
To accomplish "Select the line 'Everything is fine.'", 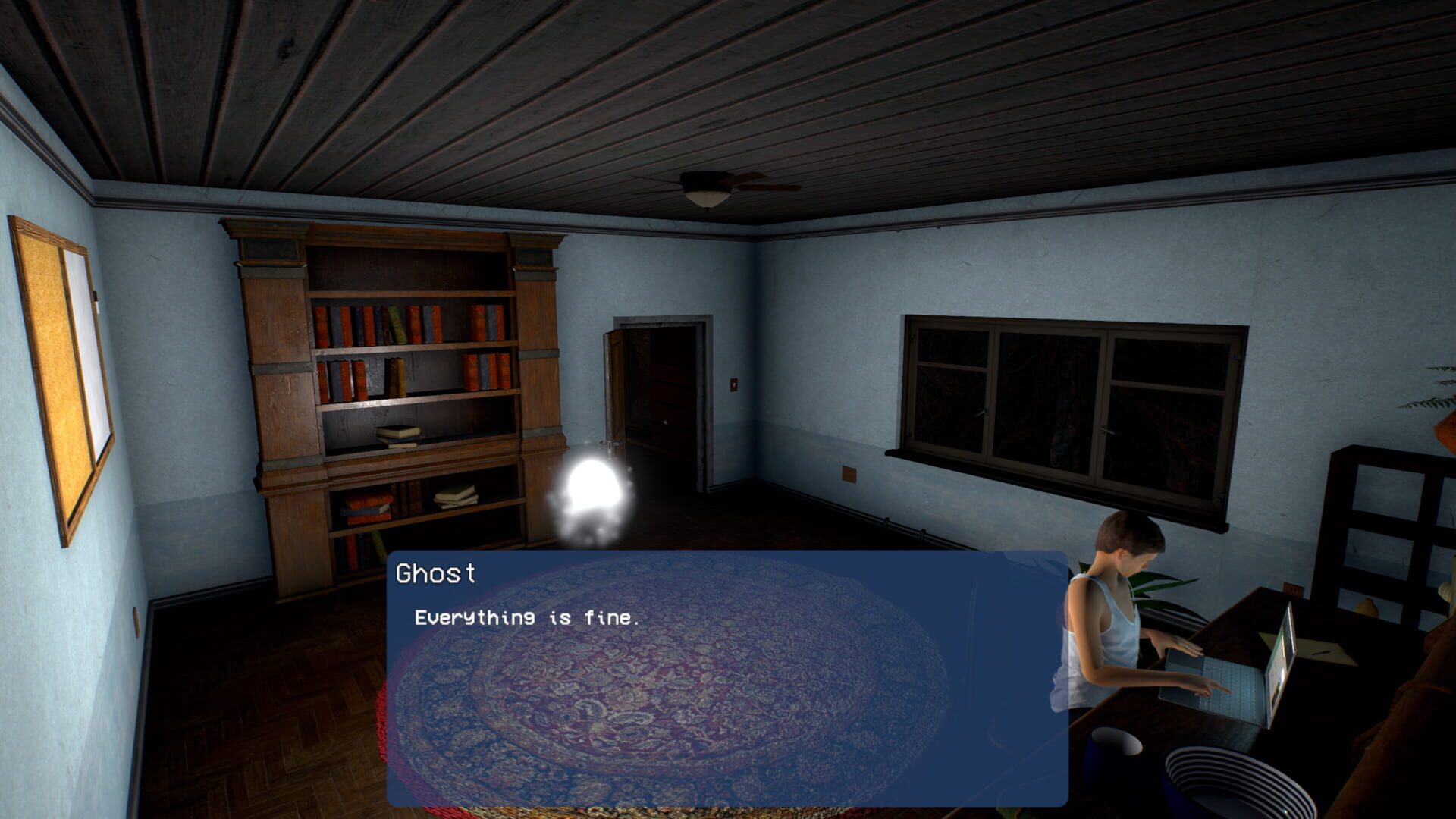I will coord(525,618).
